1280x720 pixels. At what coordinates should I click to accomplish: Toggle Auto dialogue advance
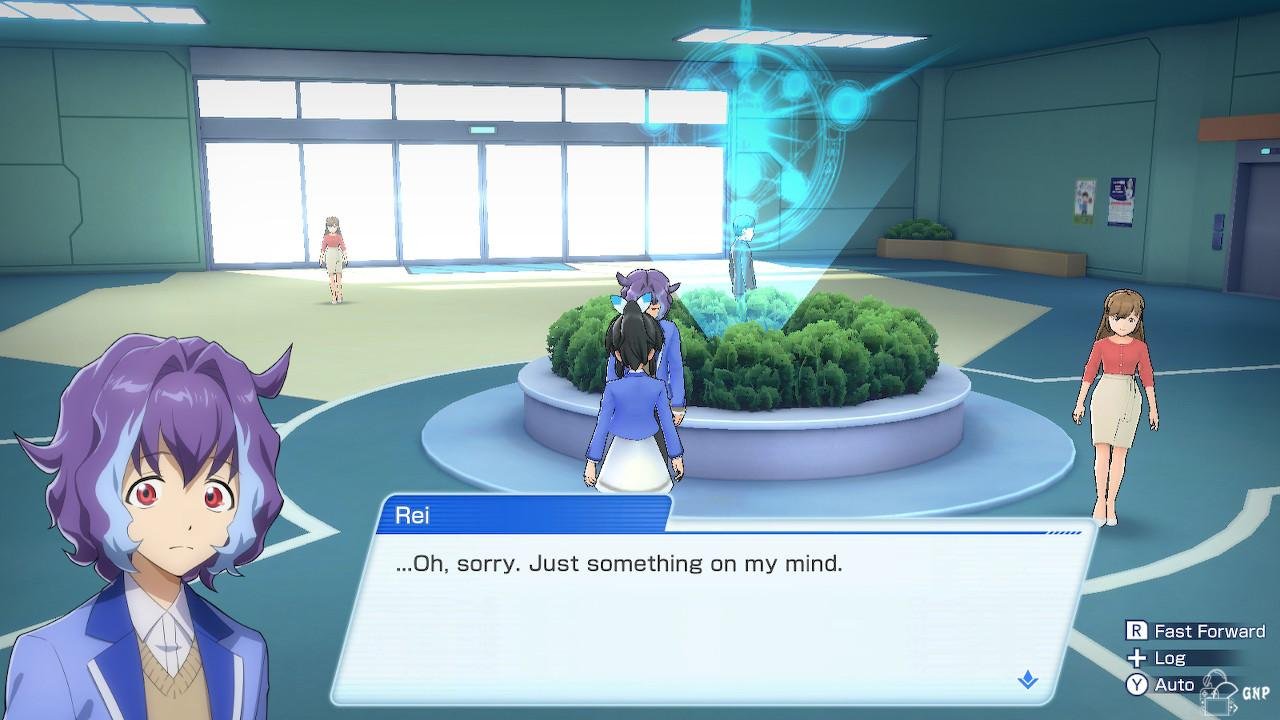pos(1162,685)
